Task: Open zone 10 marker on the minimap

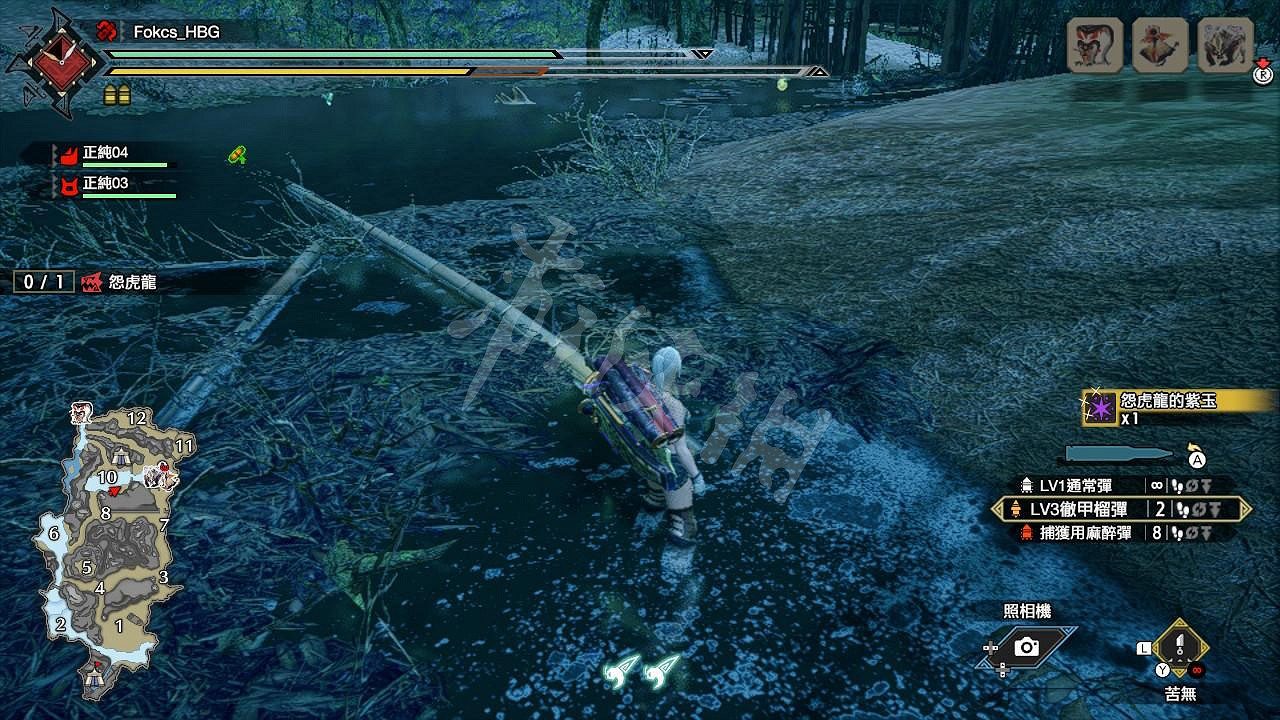Action: tap(107, 478)
